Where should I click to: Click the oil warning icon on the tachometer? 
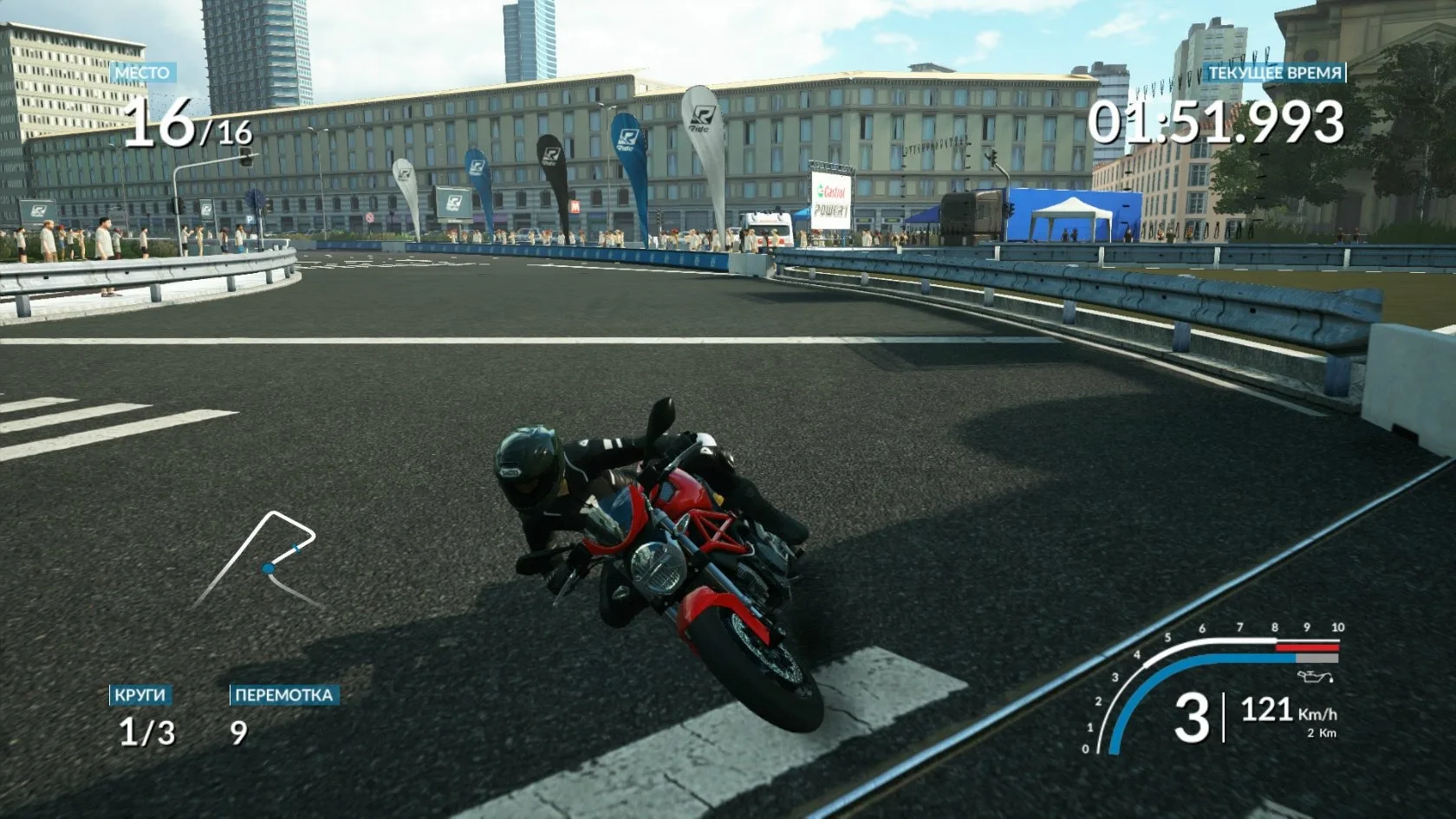1310,676
